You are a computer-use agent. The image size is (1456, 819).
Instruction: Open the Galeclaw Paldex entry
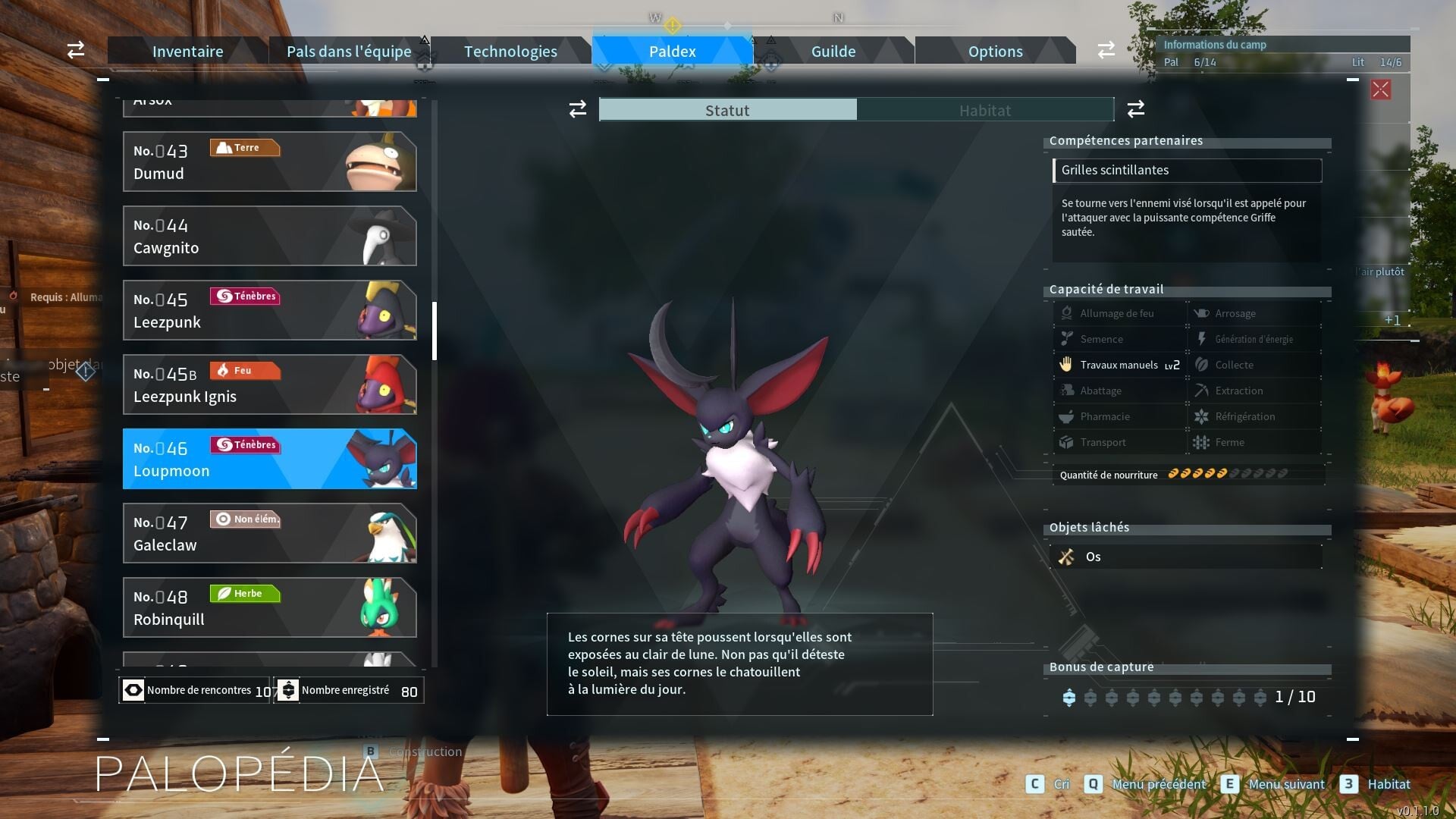[269, 533]
